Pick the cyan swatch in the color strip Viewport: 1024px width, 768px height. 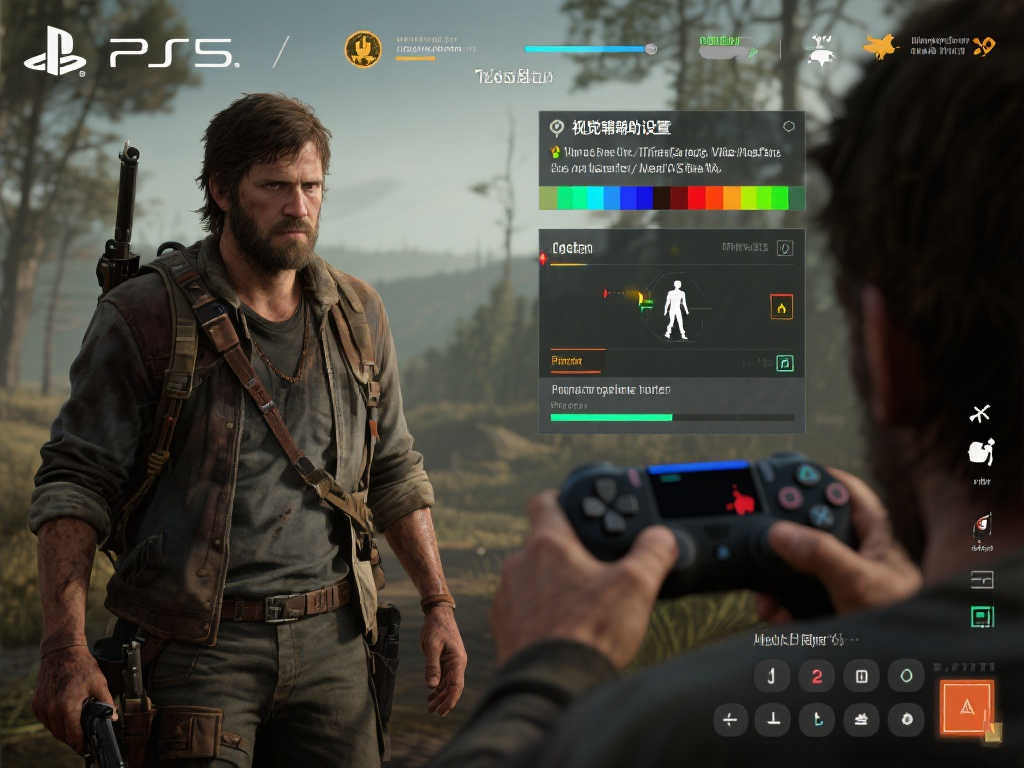point(595,198)
